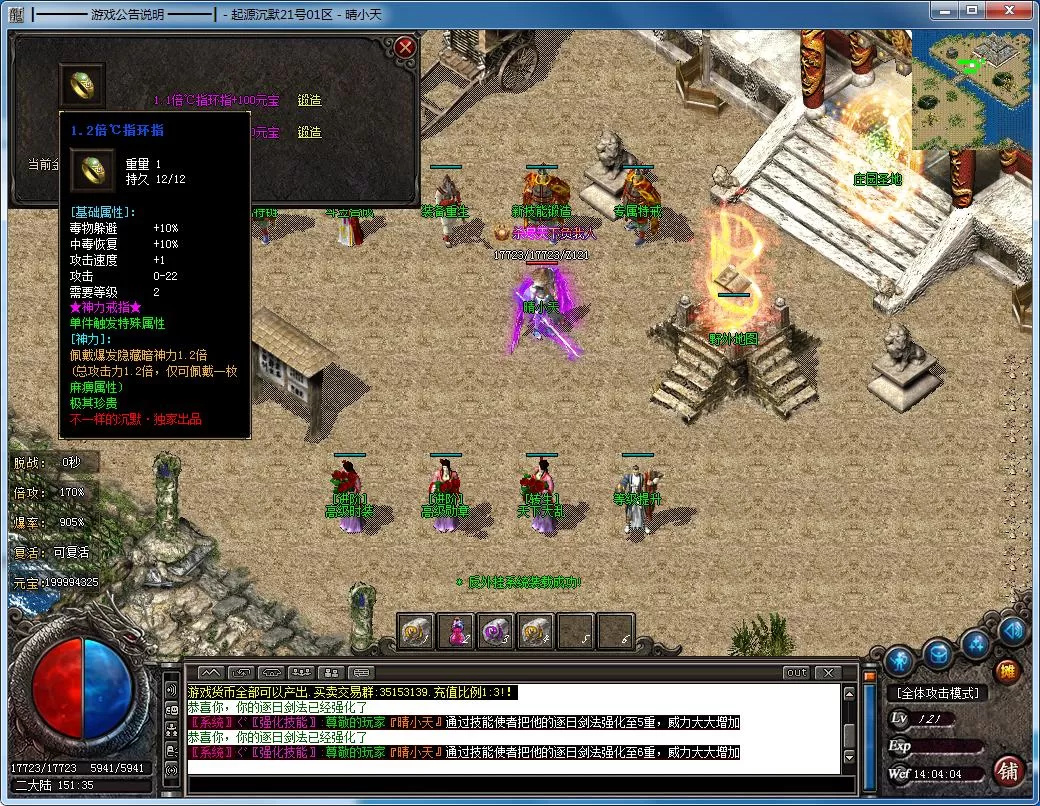Change the 全体攻击模式 attack mode
The width and height of the screenshot is (1040, 806).
tap(937, 693)
